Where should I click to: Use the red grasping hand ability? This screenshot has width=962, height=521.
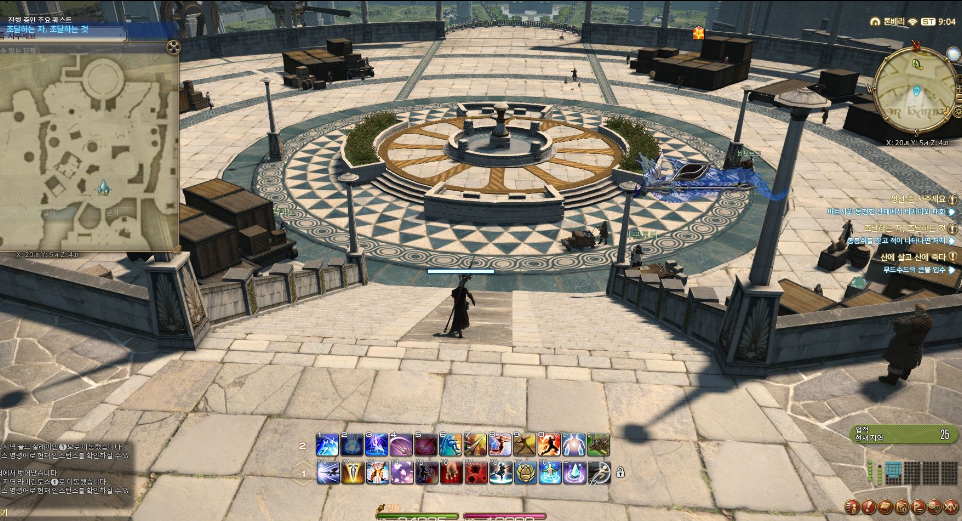point(449,472)
